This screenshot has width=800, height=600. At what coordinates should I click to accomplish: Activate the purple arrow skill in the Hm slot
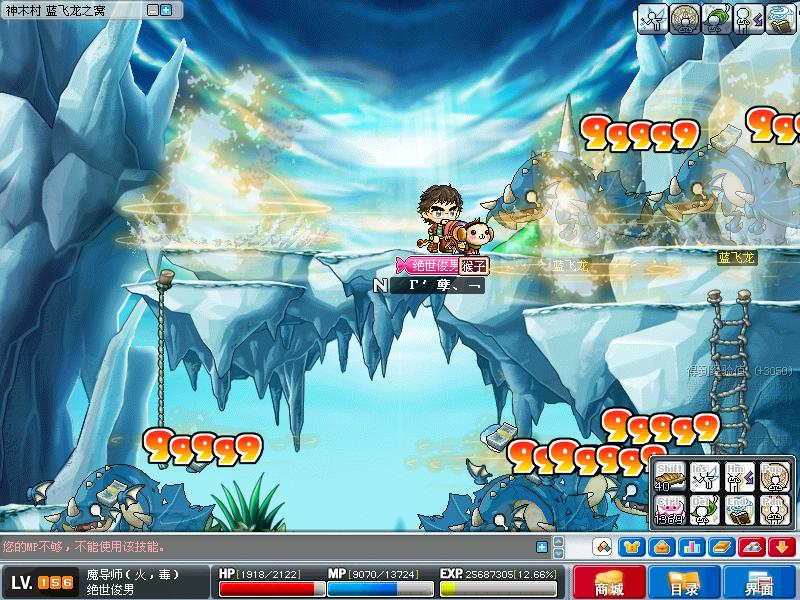point(739,477)
